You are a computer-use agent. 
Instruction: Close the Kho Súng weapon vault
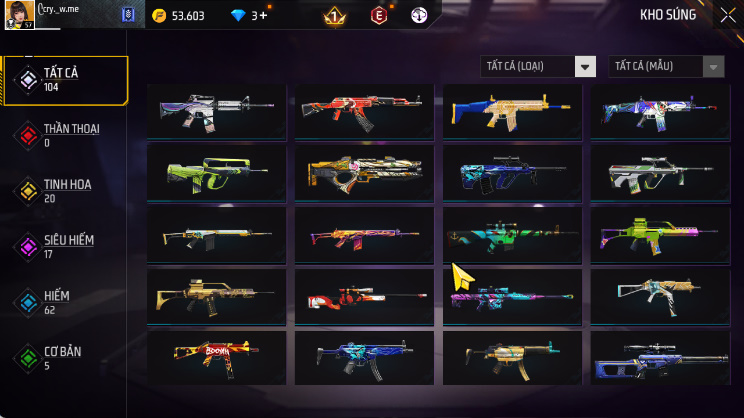pyautogui.click(x=726, y=15)
